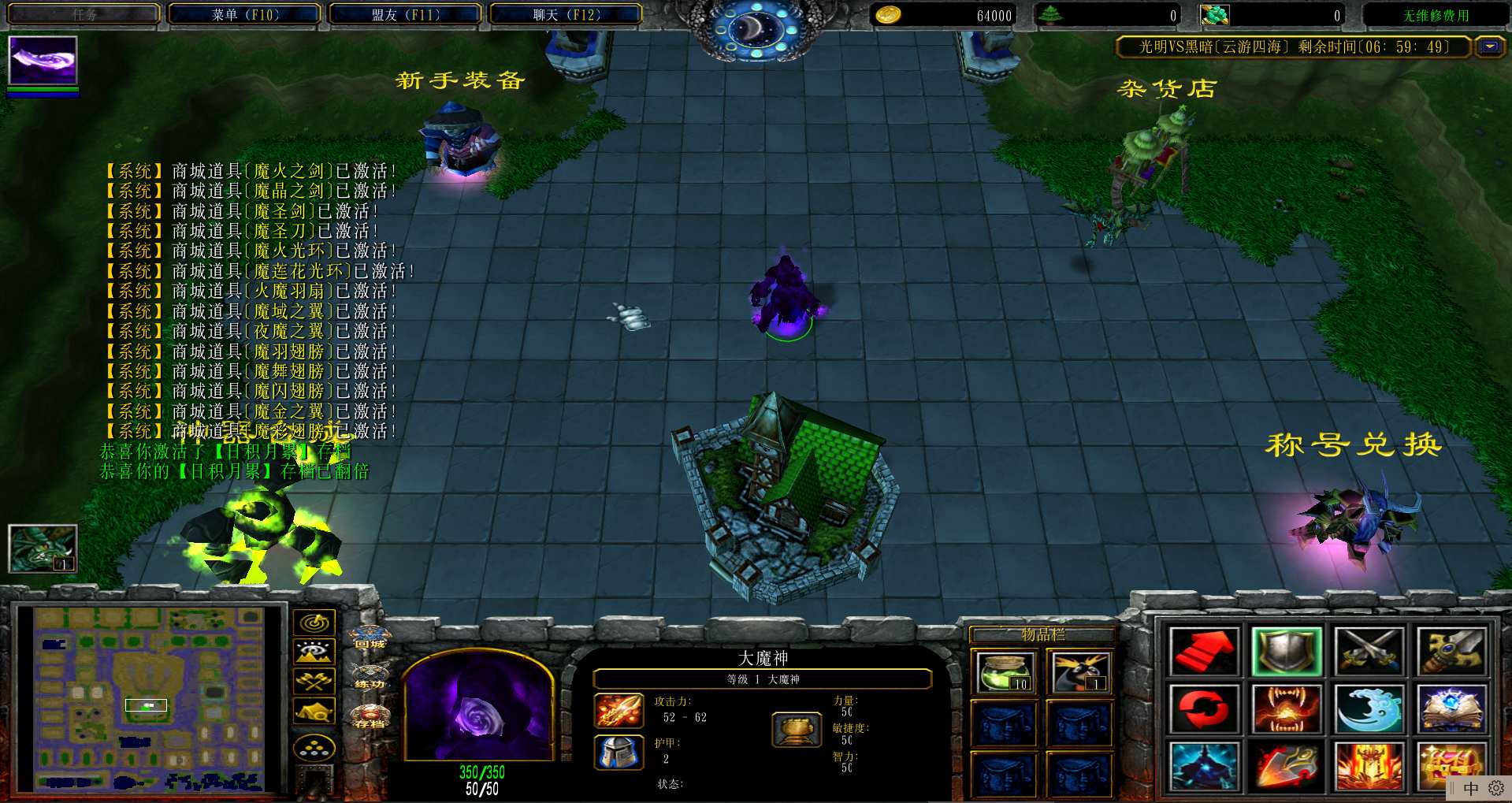Select the green-highlighted shield command

pyautogui.click(x=1286, y=651)
